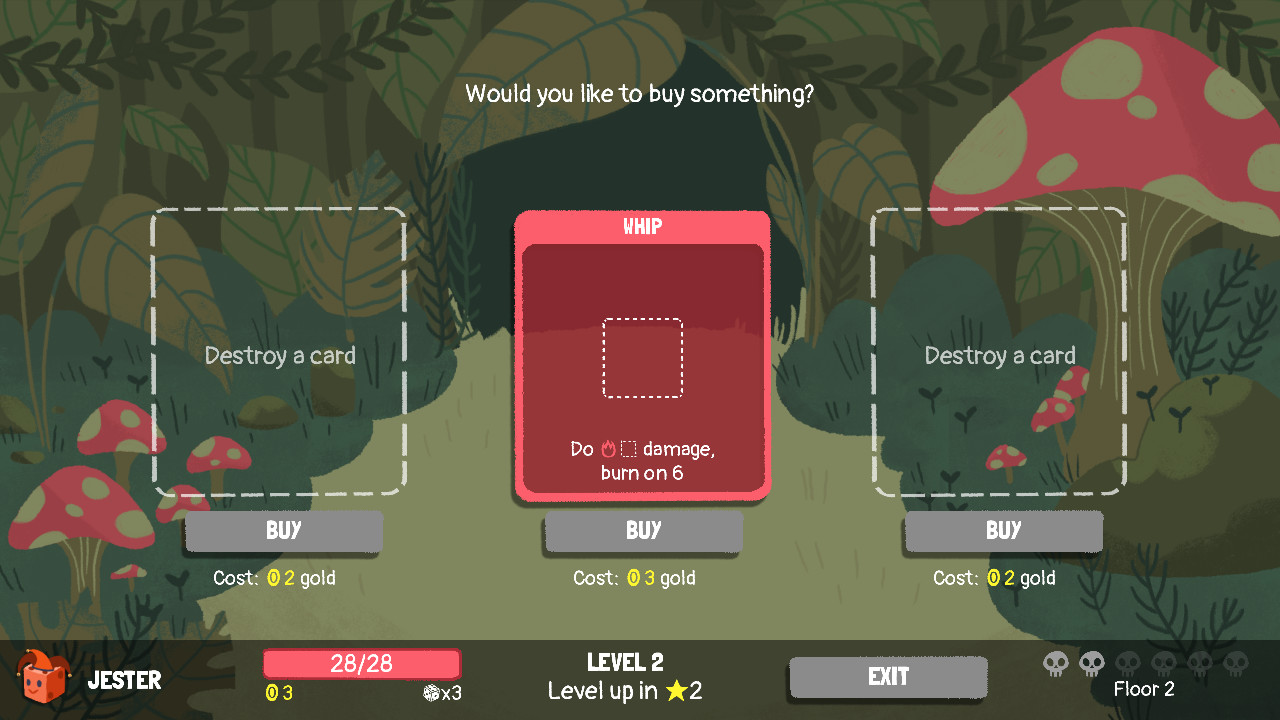The height and width of the screenshot is (720, 1280).
Task: Click the flame burn icon on the Whip card
Action: 609,449
